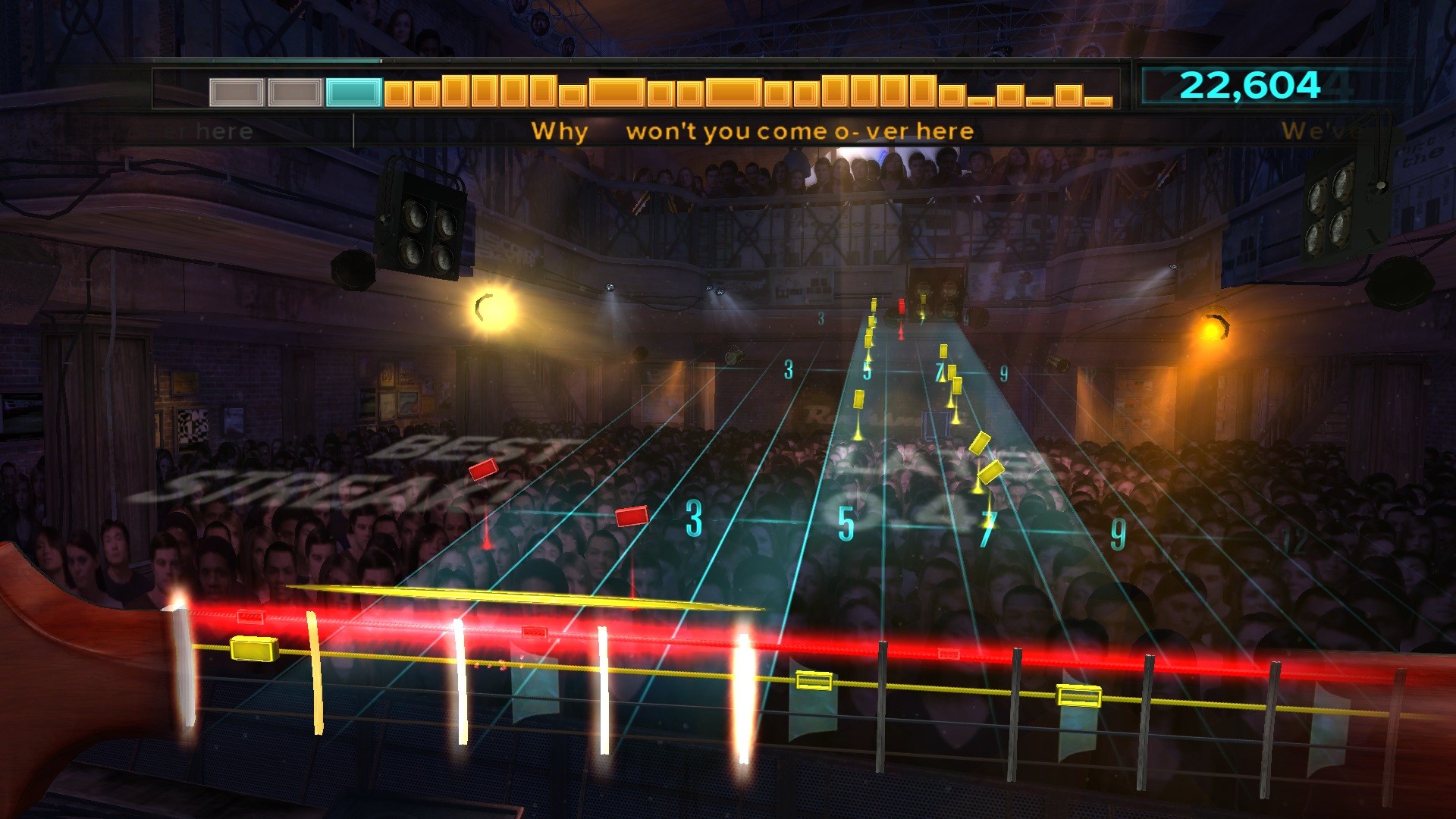Viewport: 1456px width, 819px height.
Task: Select the first gray phrase segment
Action: point(236,93)
